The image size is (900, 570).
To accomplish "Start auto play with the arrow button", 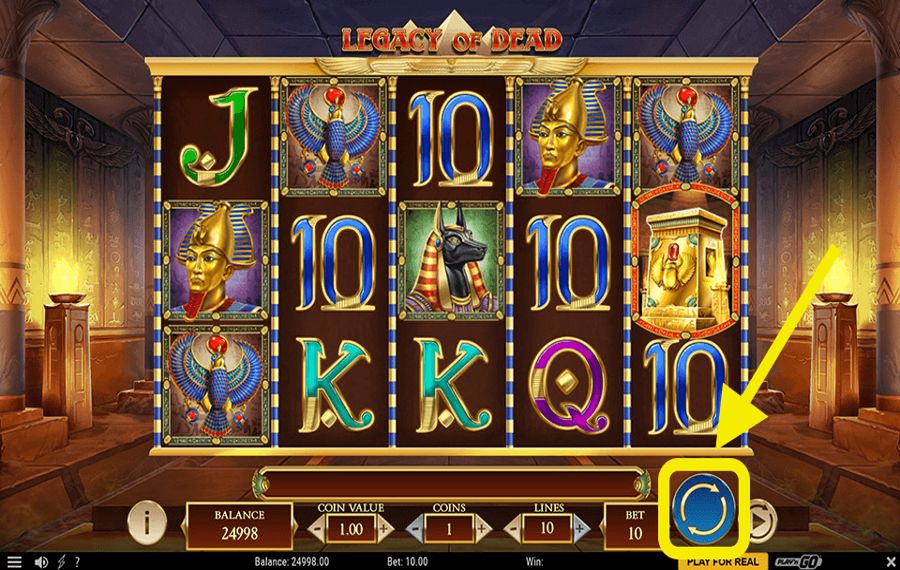I will click(x=760, y=518).
